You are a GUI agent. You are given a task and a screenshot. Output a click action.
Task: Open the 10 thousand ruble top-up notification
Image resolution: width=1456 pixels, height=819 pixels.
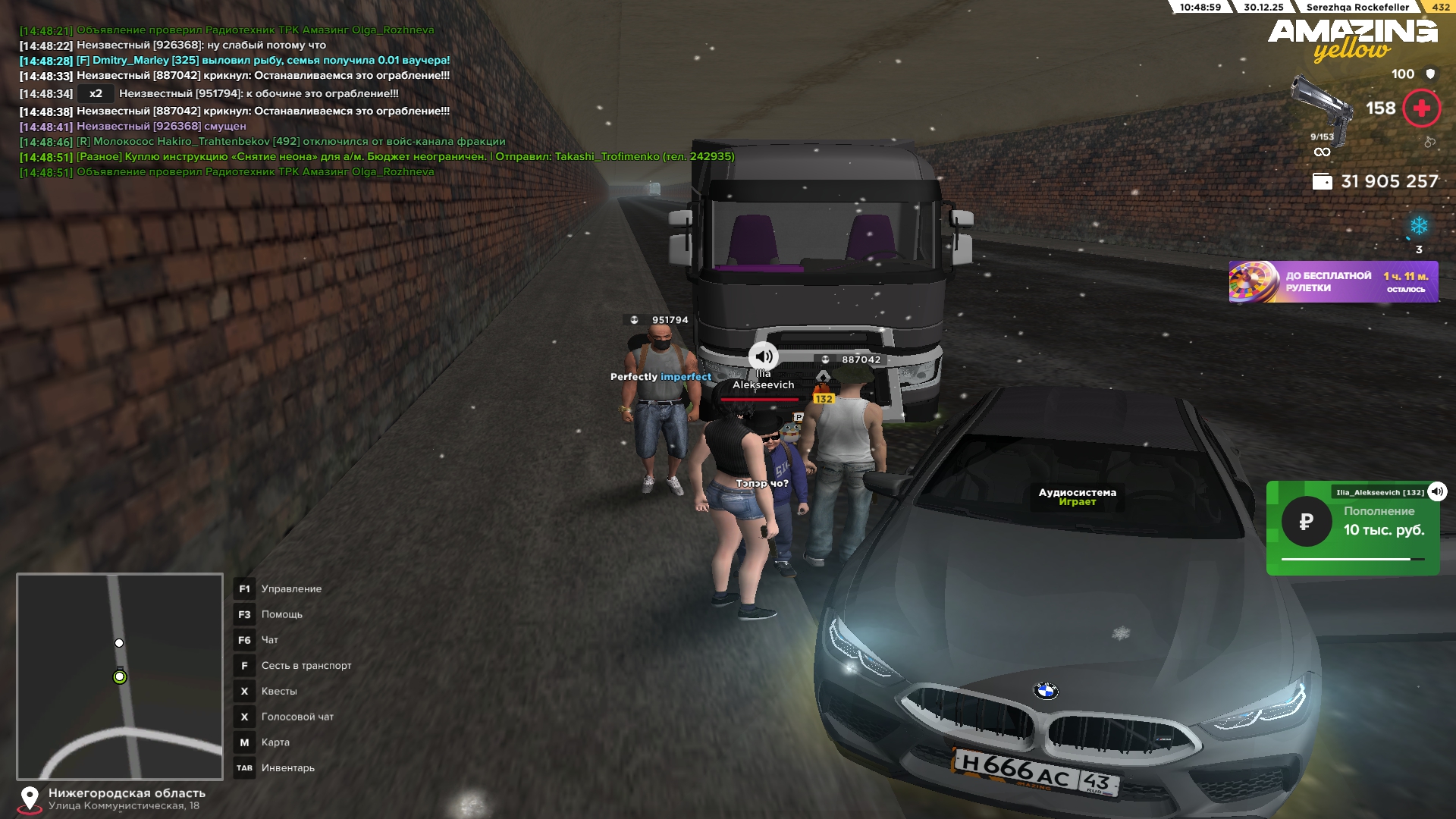tap(1353, 529)
